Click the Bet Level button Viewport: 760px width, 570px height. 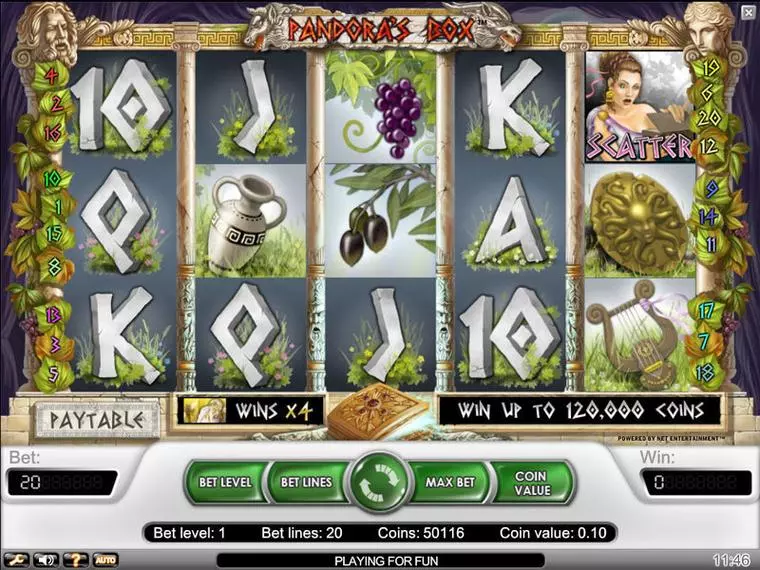[225, 482]
